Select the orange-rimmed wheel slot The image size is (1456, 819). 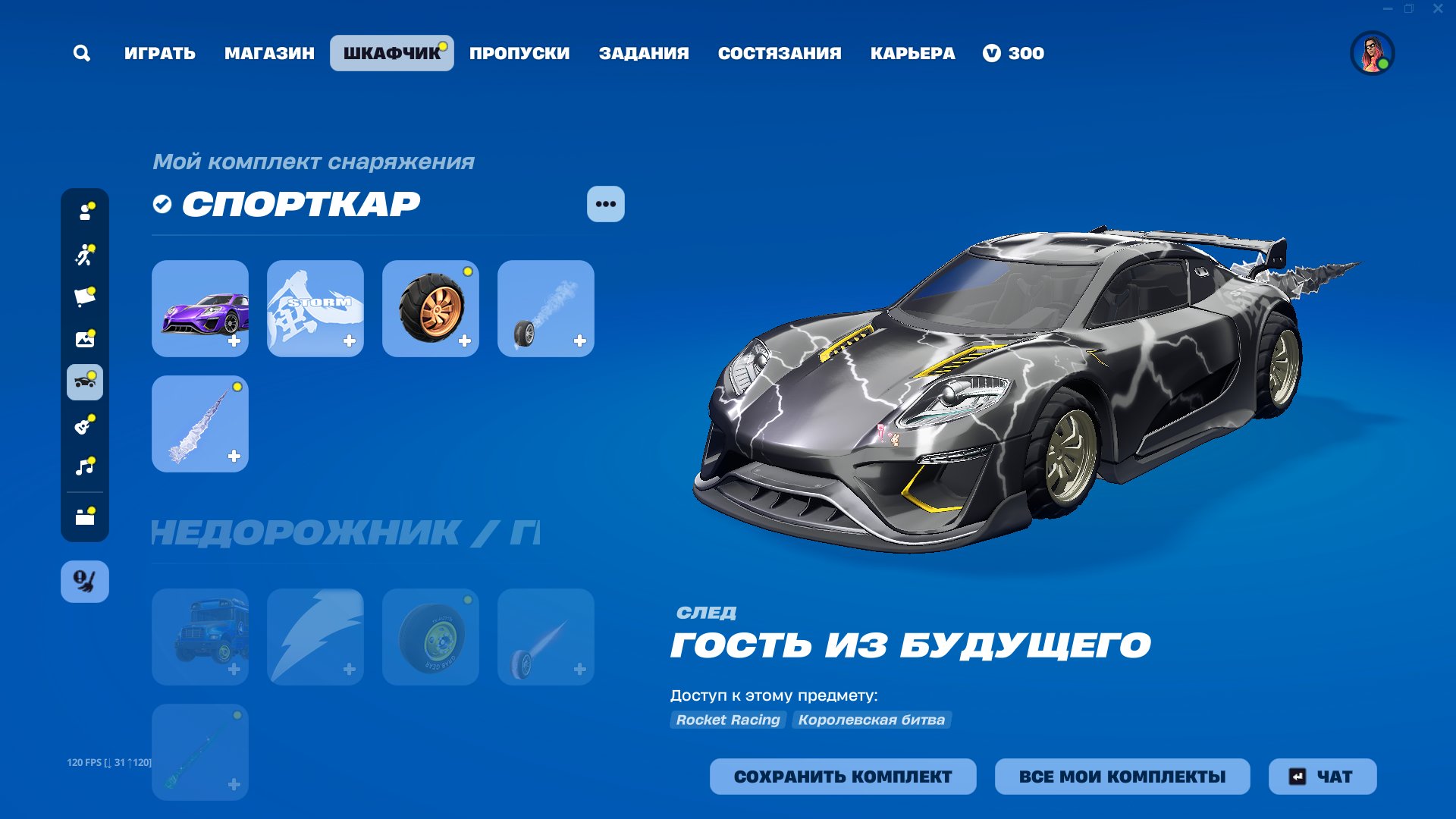click(x=431, y=309)
